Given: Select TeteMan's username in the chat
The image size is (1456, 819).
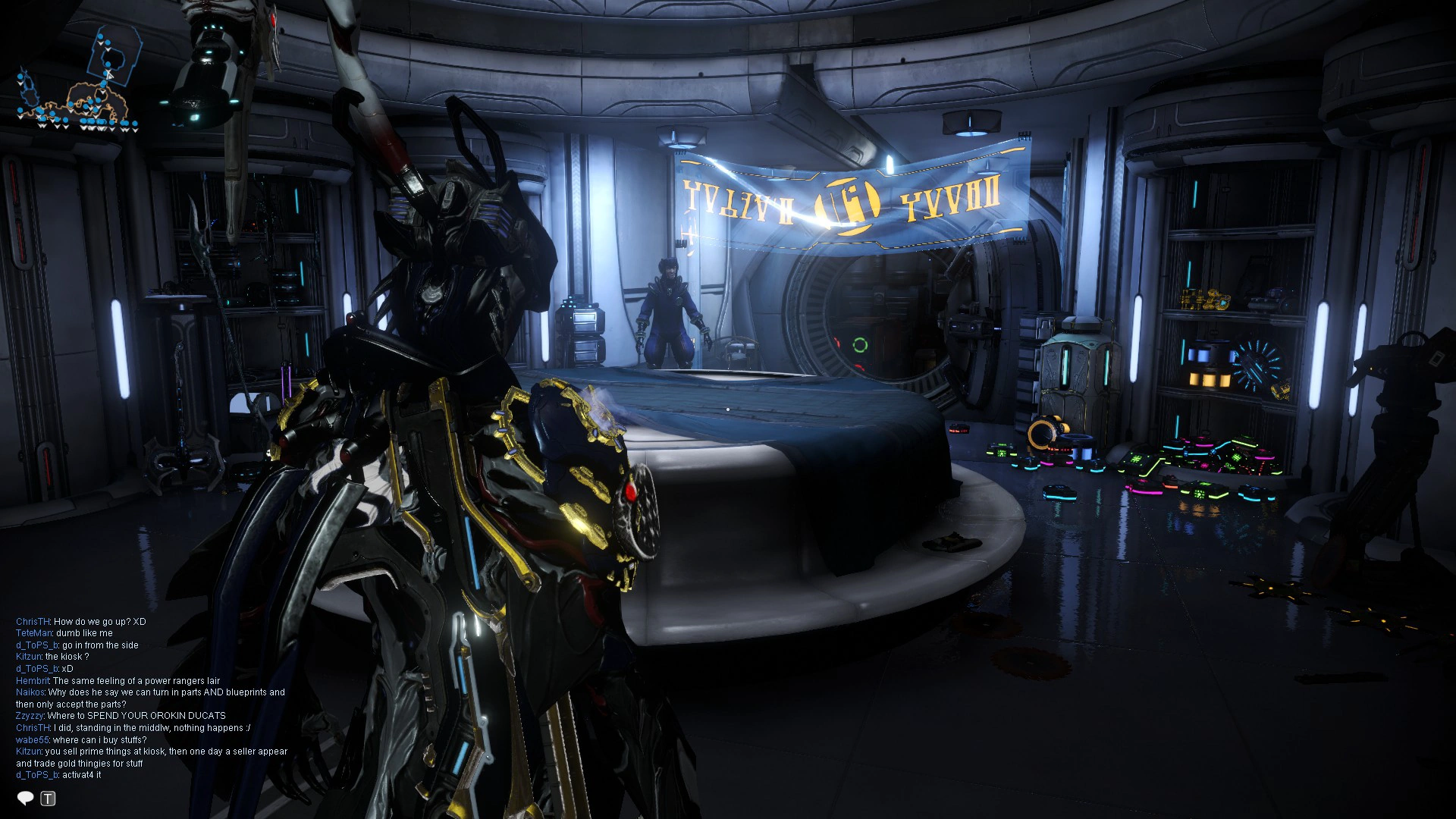Looking at the screenshot, I should (x=35, y=633).
